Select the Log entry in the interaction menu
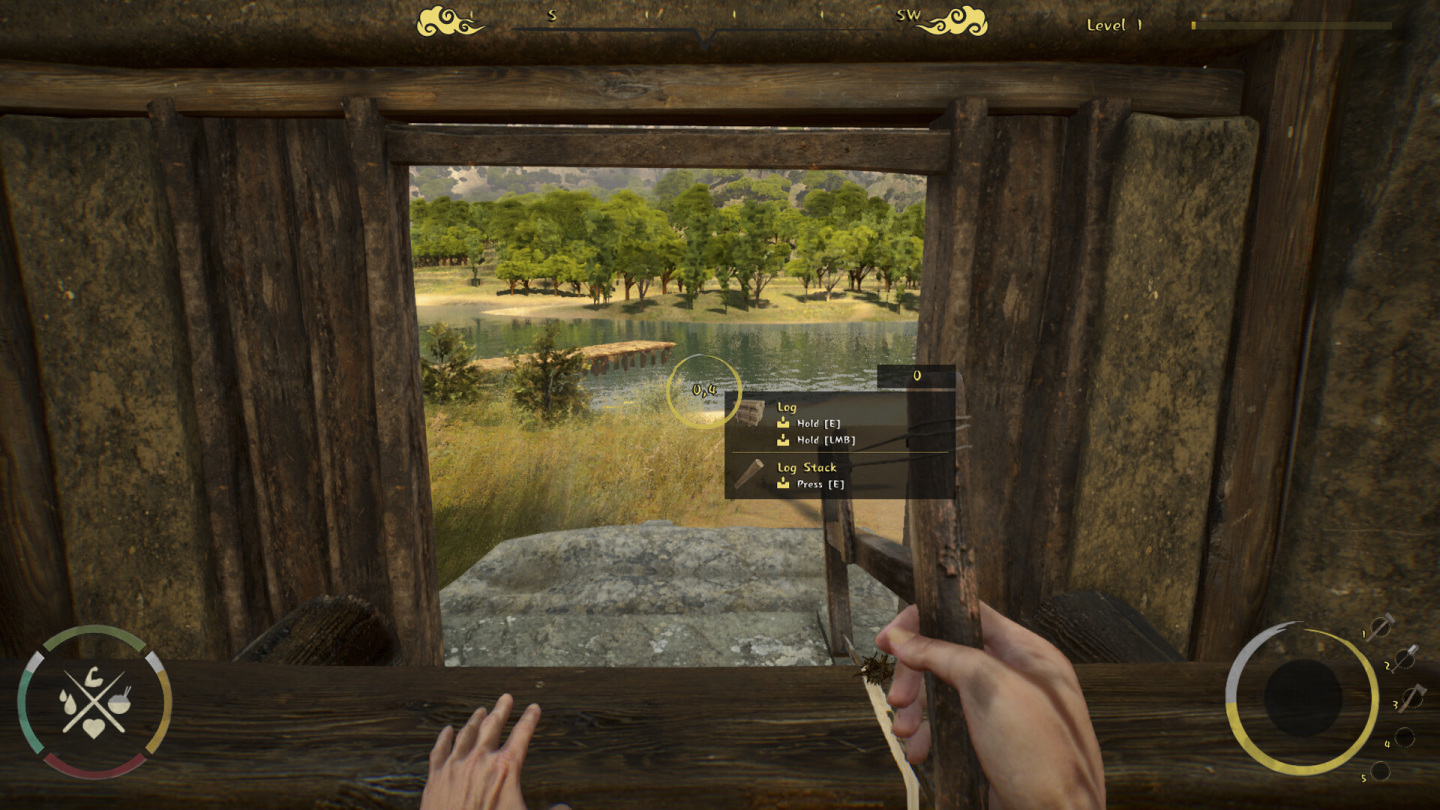This screenshot has height=810, width=1440. pos(788,407)
